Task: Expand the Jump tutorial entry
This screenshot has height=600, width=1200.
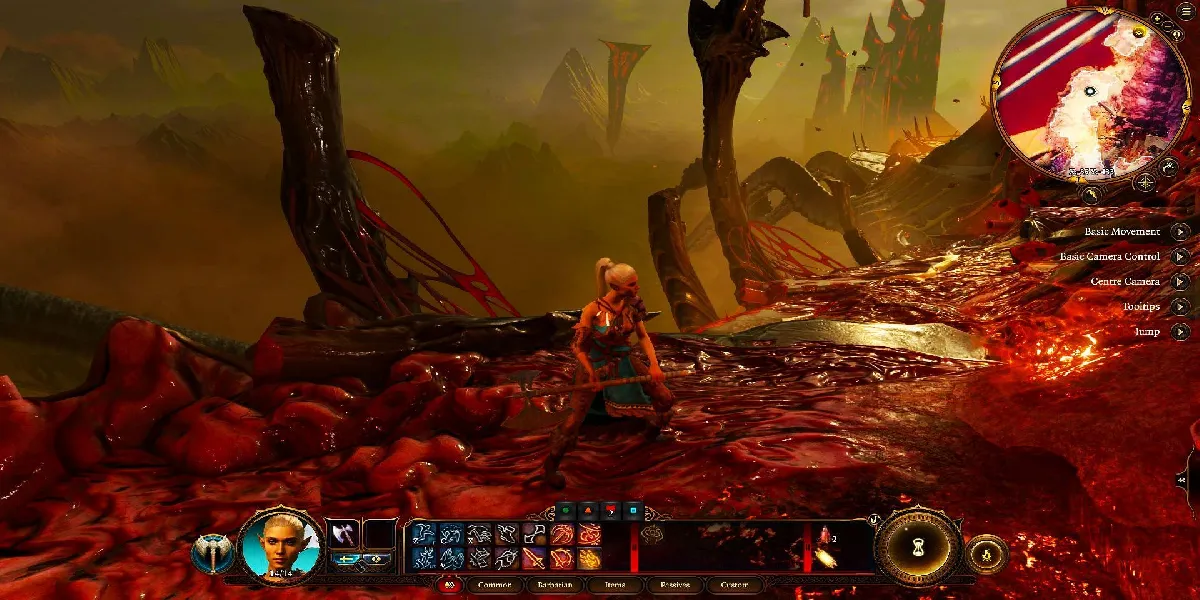Action: point(1181,332)
